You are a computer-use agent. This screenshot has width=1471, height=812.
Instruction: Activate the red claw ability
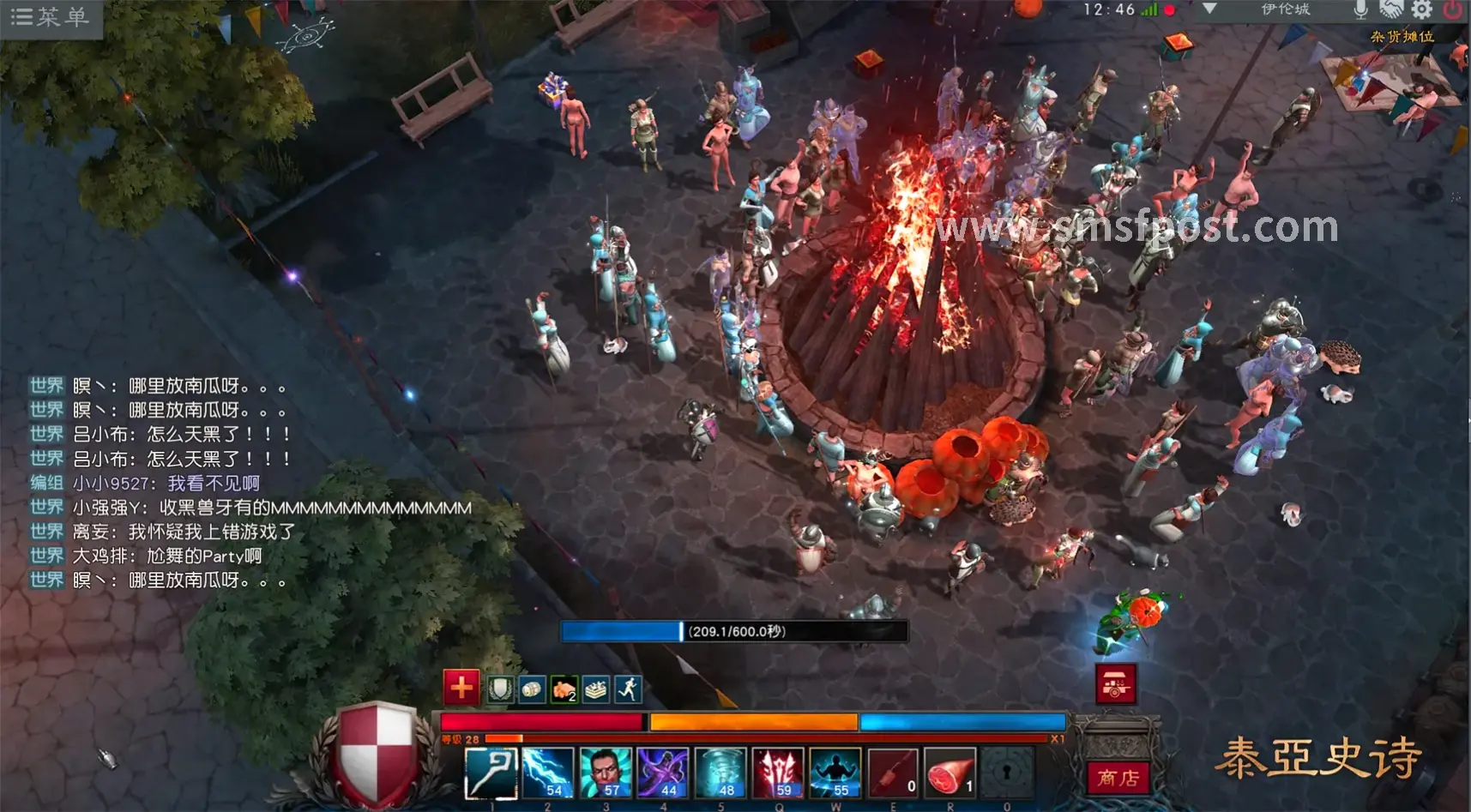point(778,773)
